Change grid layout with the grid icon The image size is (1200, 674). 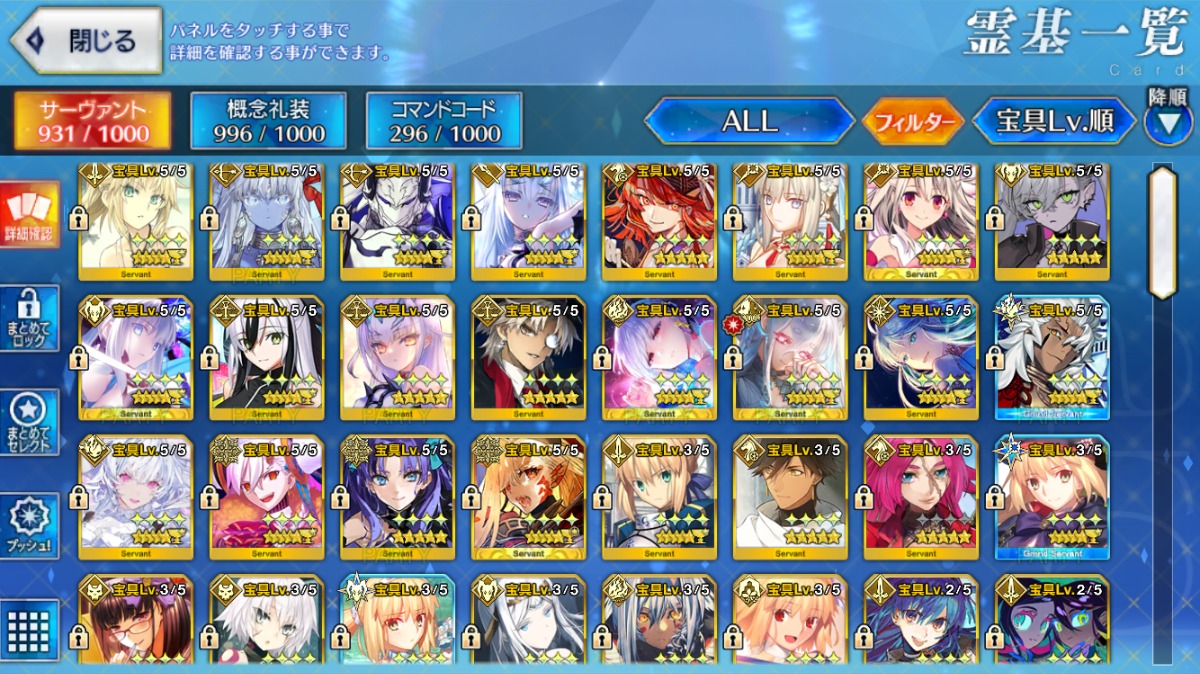(x=30, y=626)
